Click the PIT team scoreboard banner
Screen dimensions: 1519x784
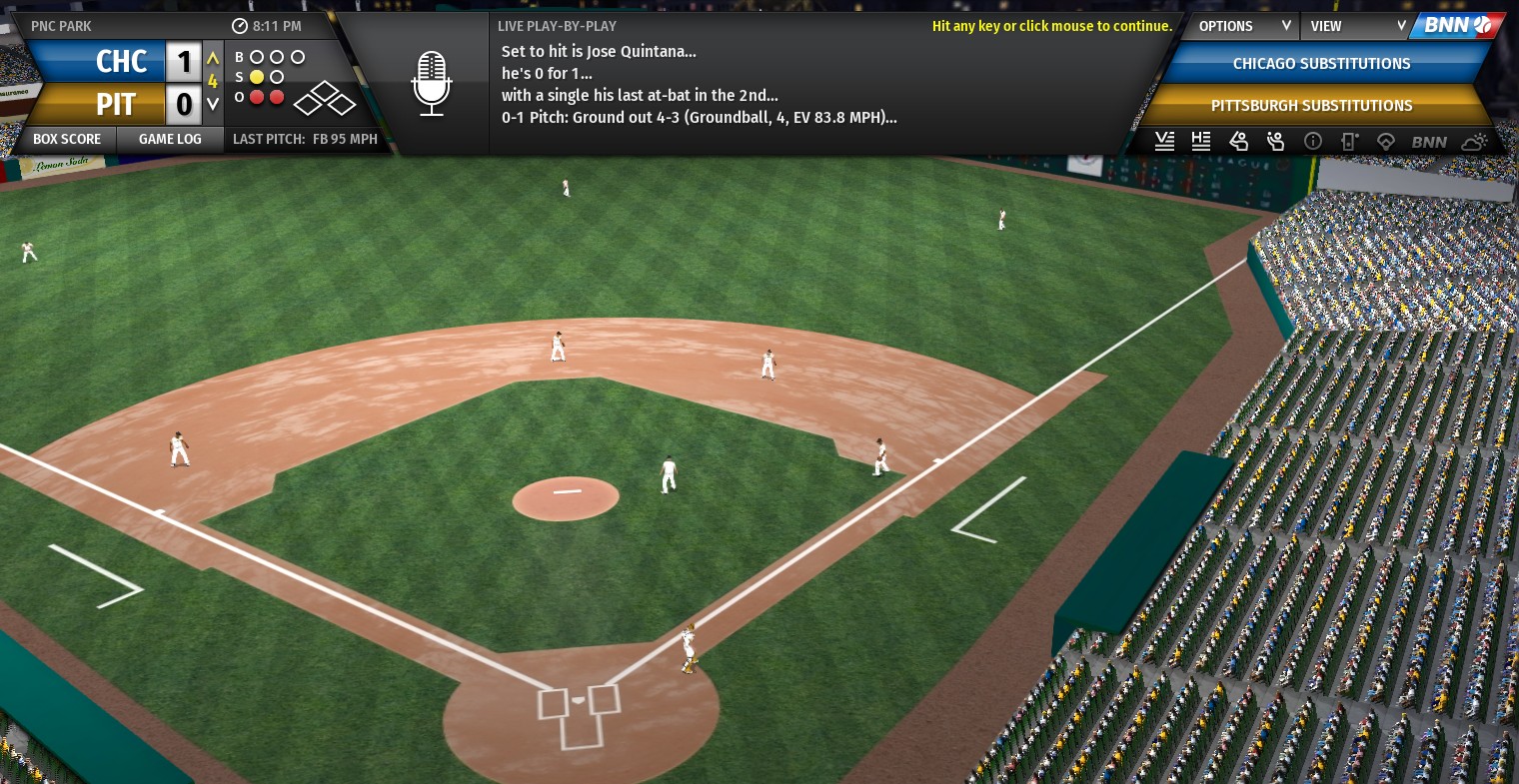[x=97, y=104]
